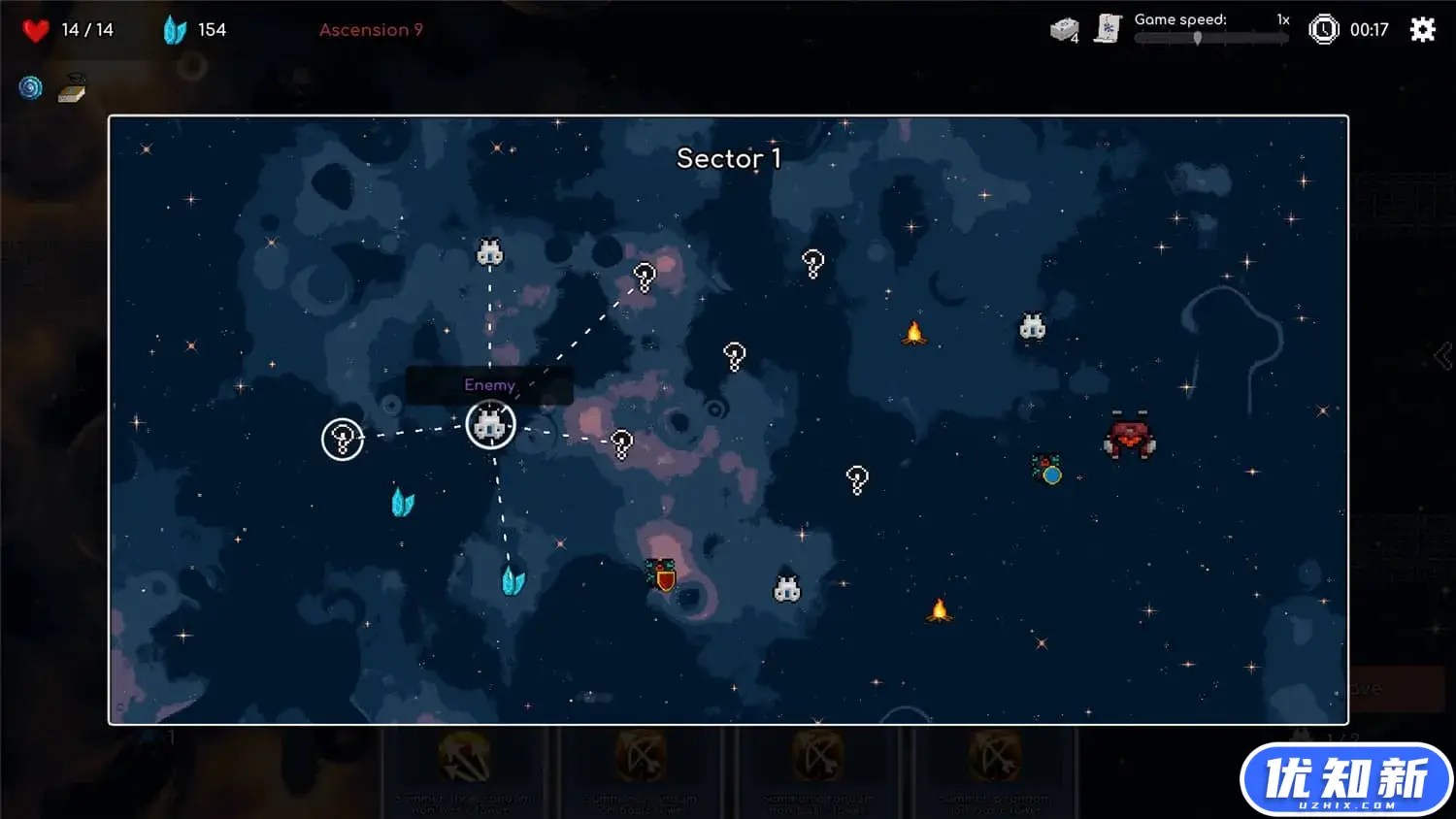The width and height of the screenshot is (1456, 819).
Task: Click the wreathed blue orb artifact node
Action: pyautogui.click(x=1047, y=473)
